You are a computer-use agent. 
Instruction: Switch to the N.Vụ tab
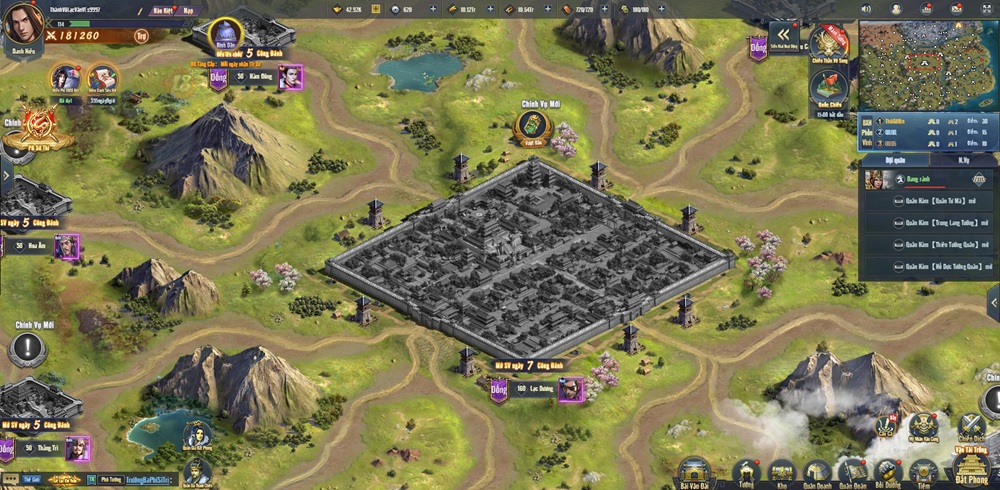click(x=963, y=159)
